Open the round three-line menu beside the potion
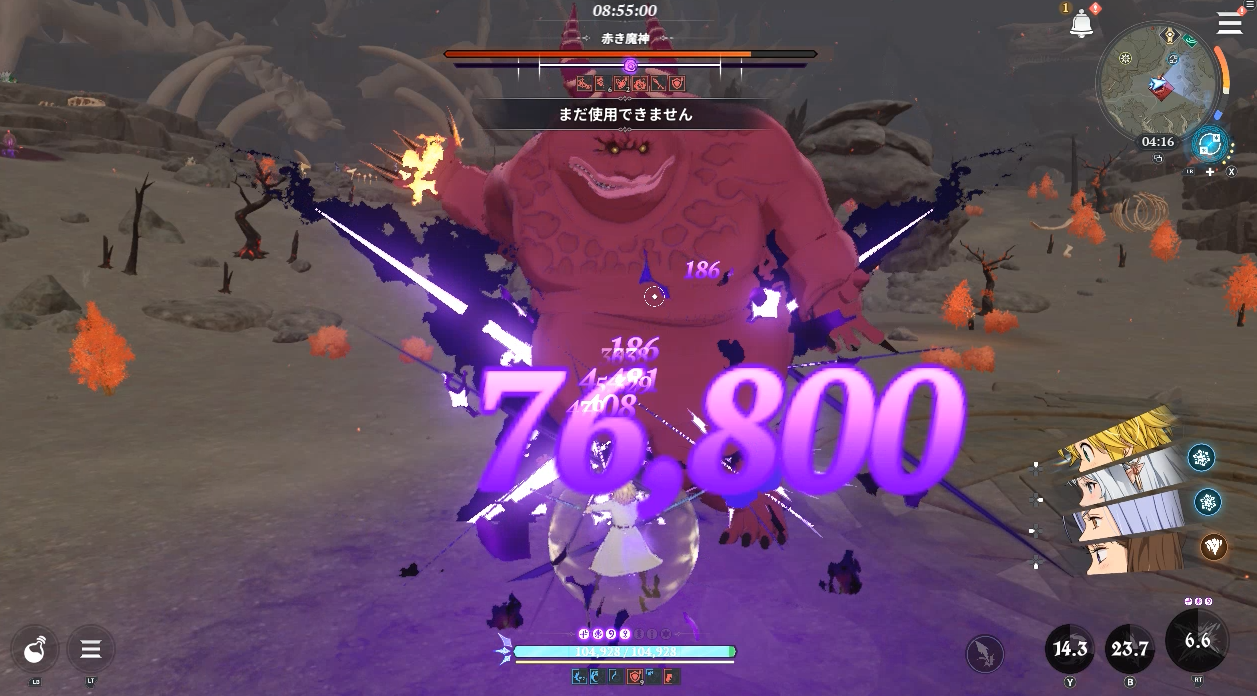 pos(90,650)
